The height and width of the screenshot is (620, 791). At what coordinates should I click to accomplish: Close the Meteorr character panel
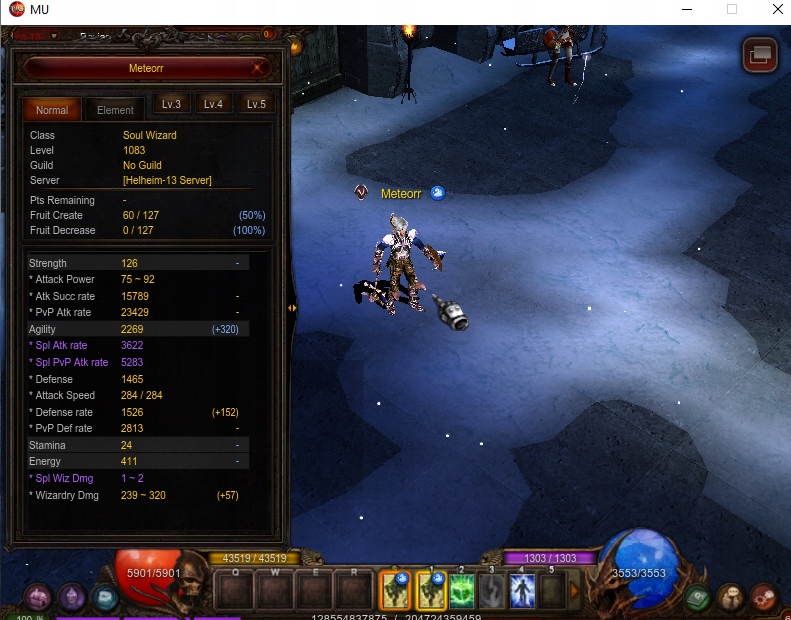pyautogui.click(x=258, y=68)
